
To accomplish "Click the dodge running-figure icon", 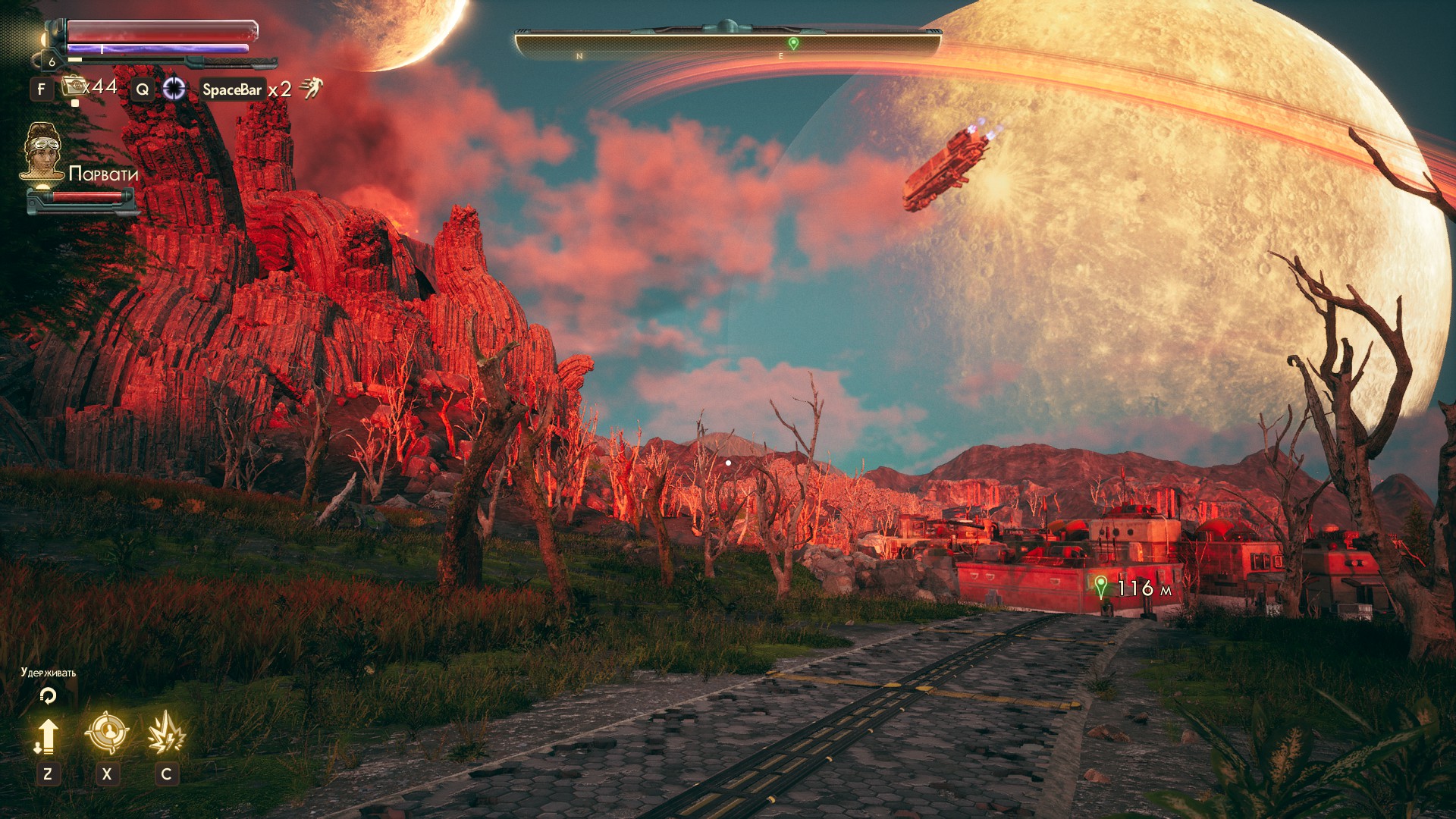I will (311, 89).
